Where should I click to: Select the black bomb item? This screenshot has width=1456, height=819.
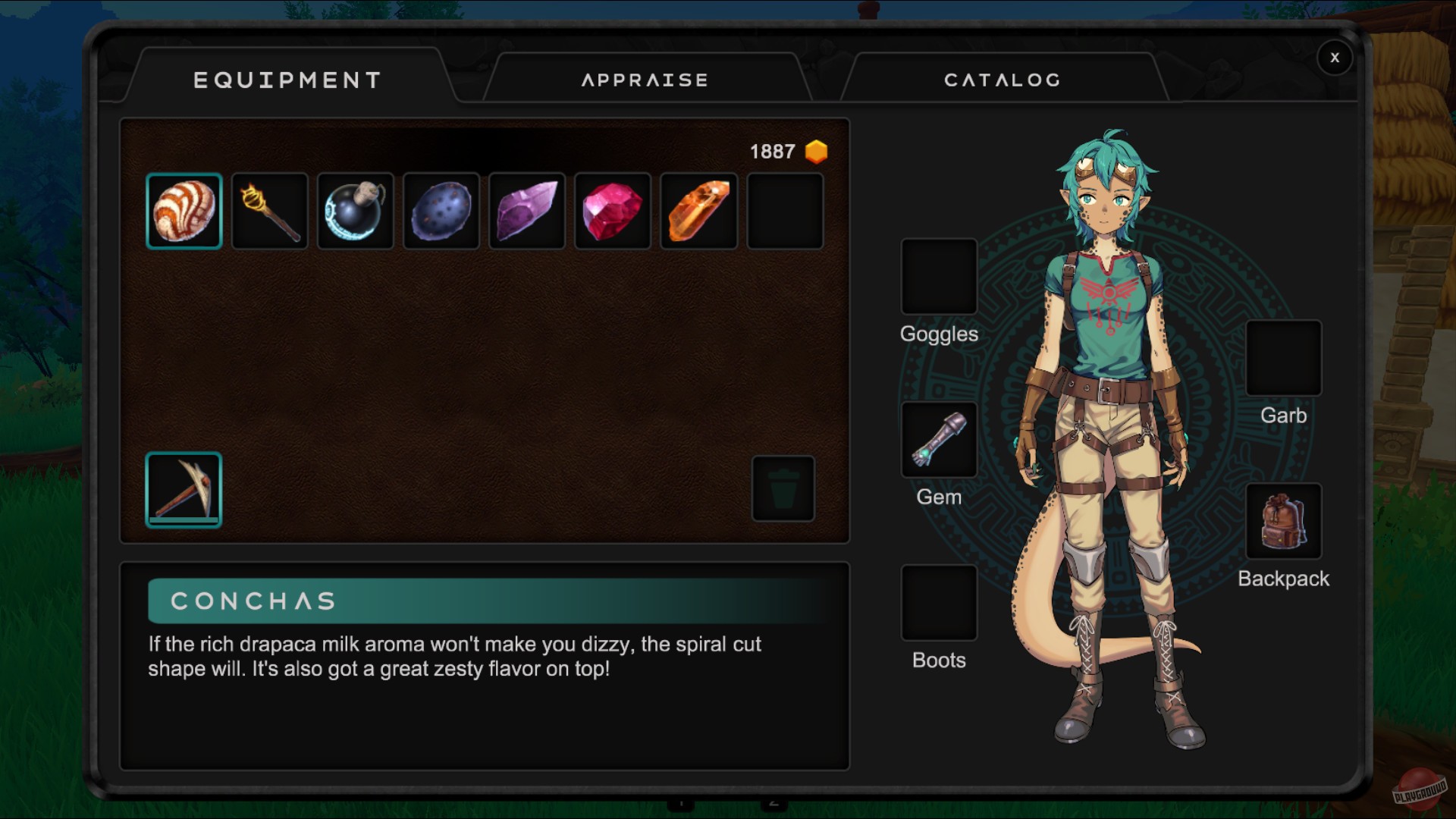pyautogui.click(x=356, y=211)
